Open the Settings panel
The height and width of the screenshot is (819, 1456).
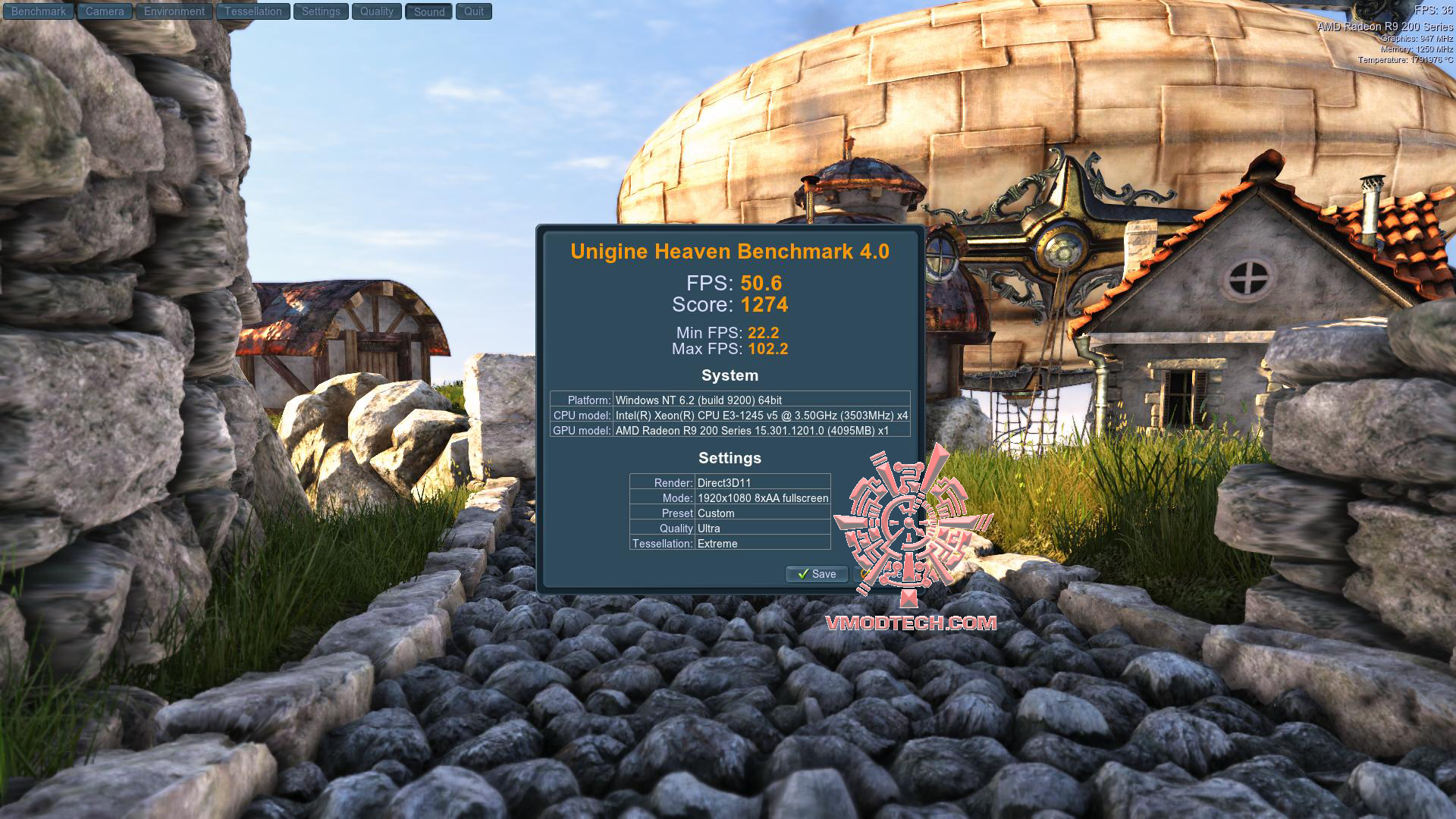(320, 11)
